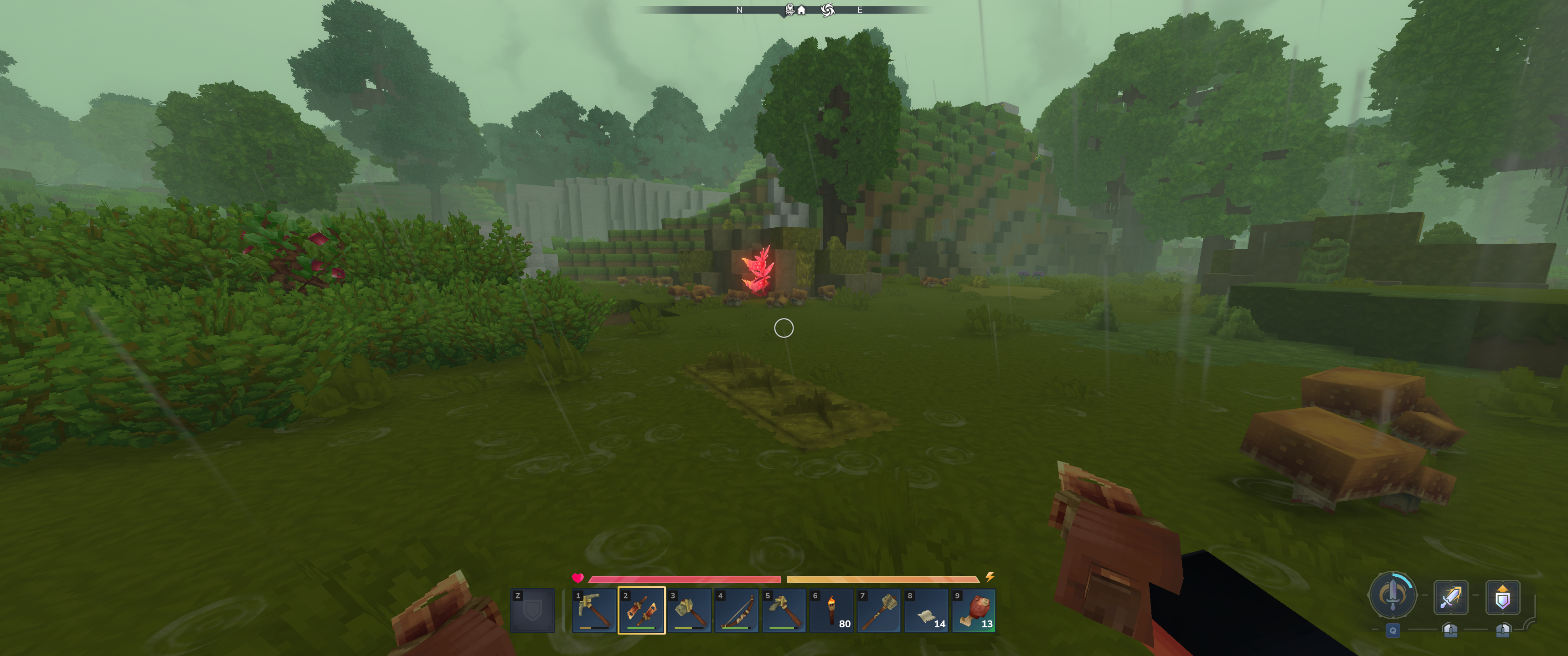Viewport: 1568px width, 656px height.
Task: Pick the torch stack of 80
Action: (x=831, y=610)
